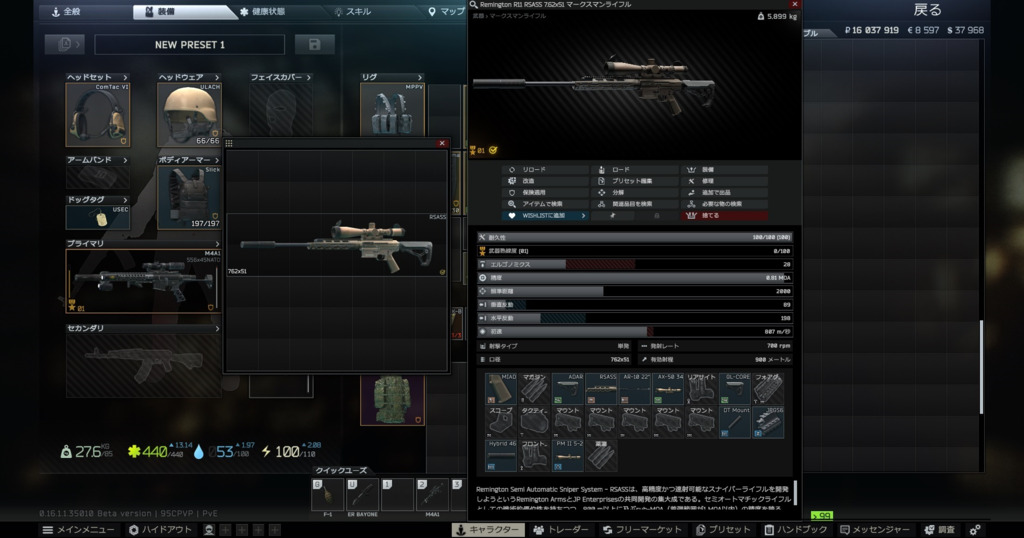Screen dimensions: 1024x538
Task: Choose the Hybrid 46 suppressor slot
Action: (500, 455)
